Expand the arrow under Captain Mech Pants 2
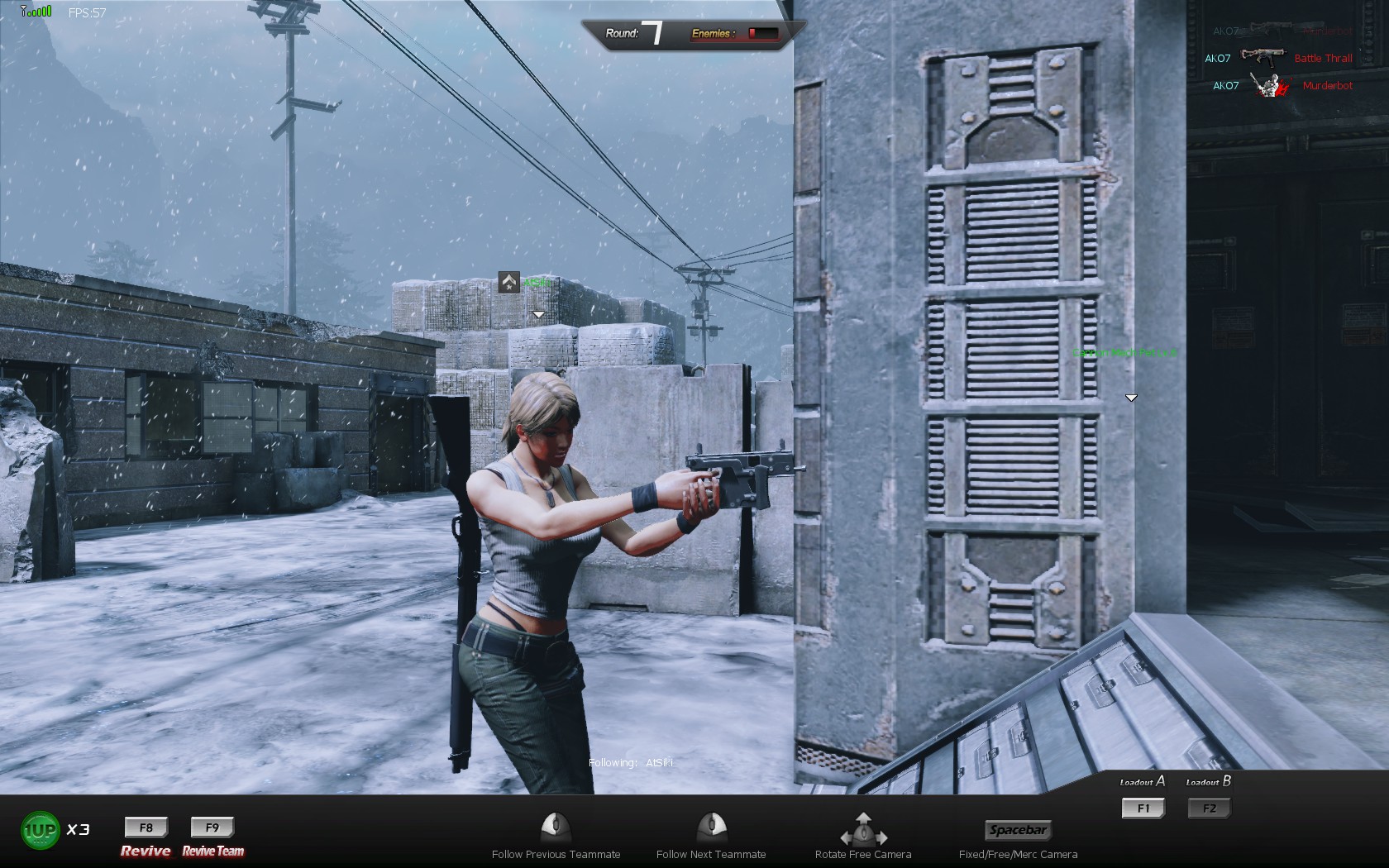This screenshot has width=1389, height=868. (x=1129, y=397)
